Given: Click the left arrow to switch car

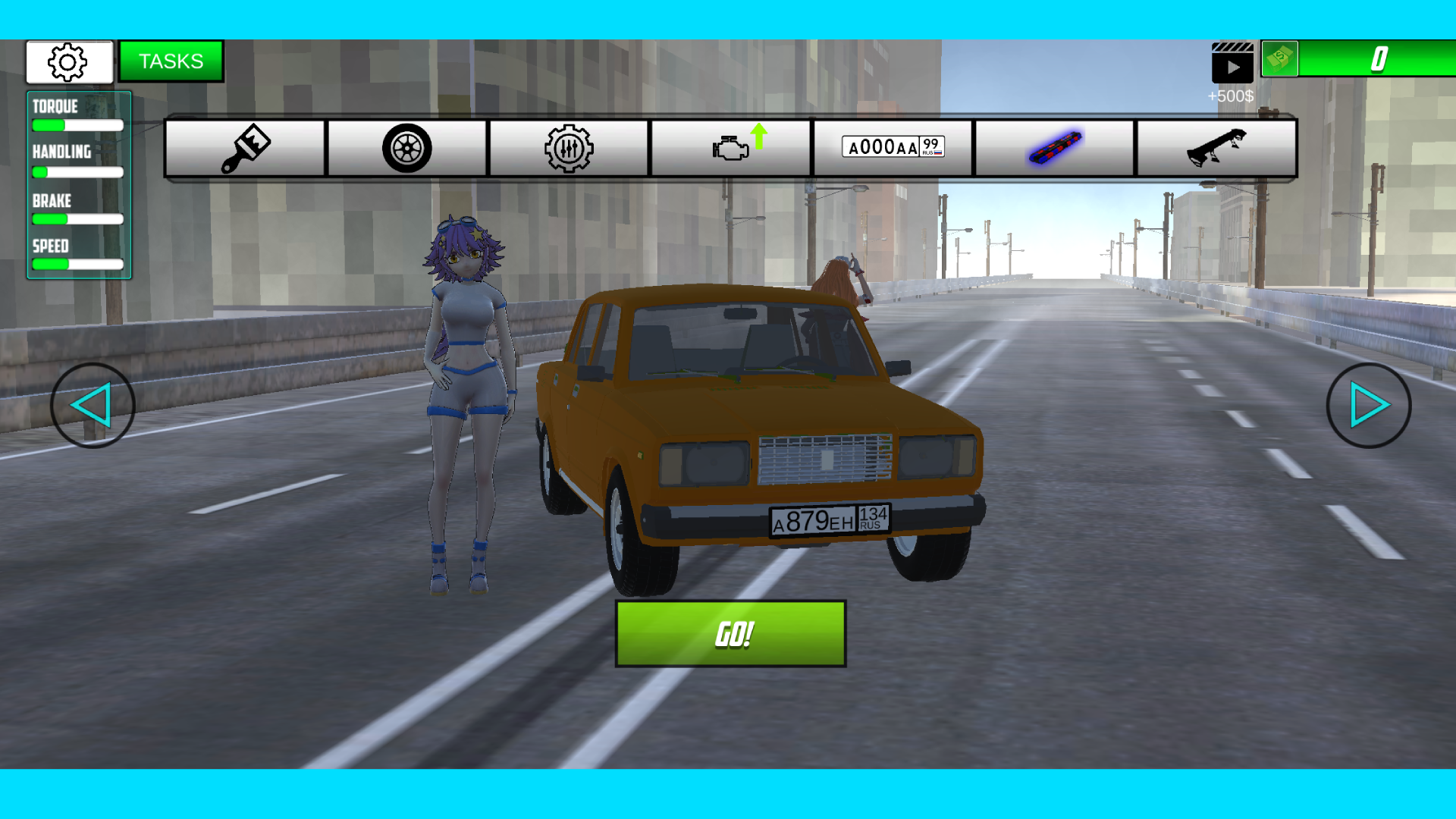Looking at the screenshot, I should (x=93, y=406).
